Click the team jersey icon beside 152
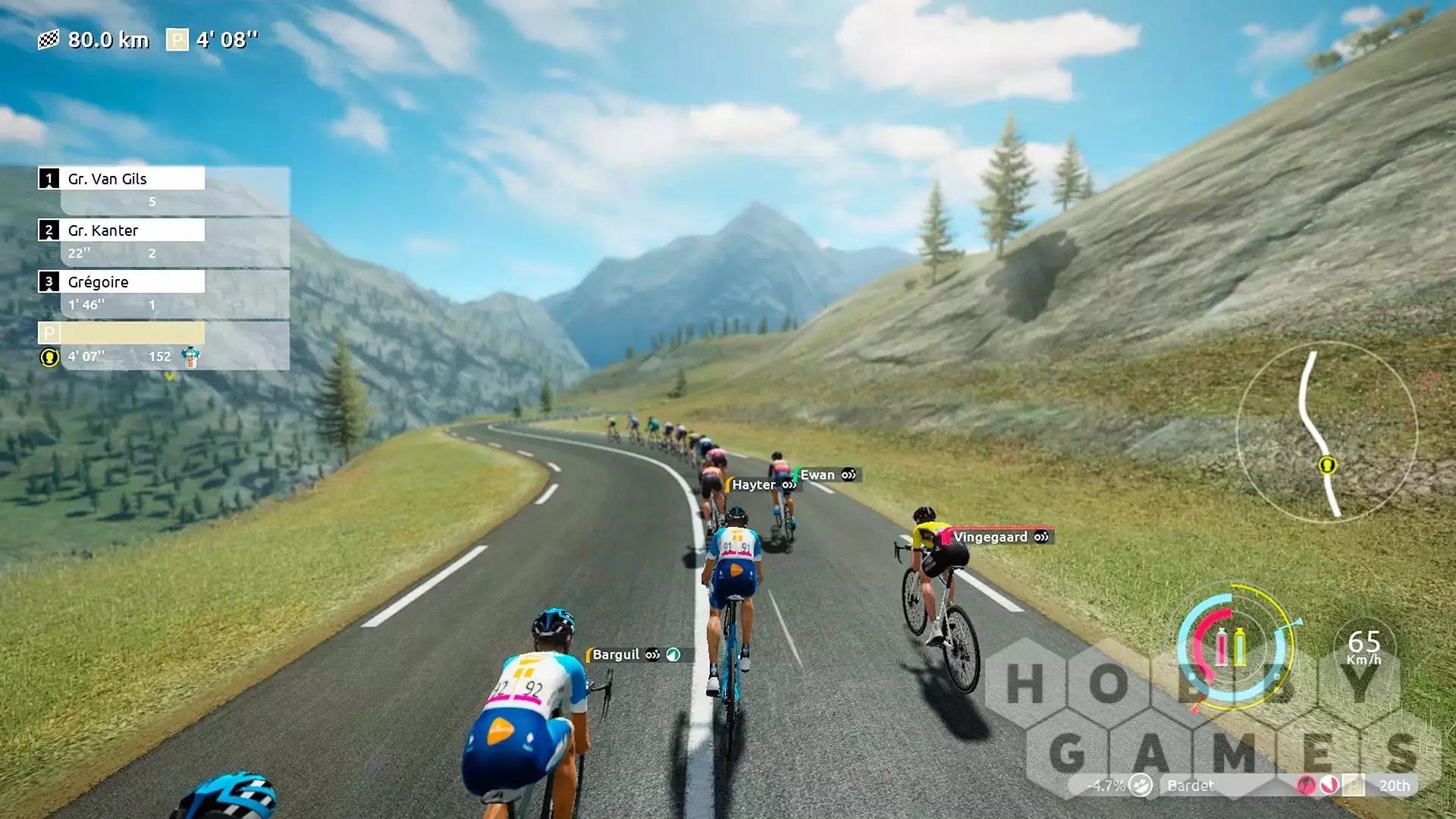The height and width of the screenshot is (819, 1456). [x=190, y=356]
